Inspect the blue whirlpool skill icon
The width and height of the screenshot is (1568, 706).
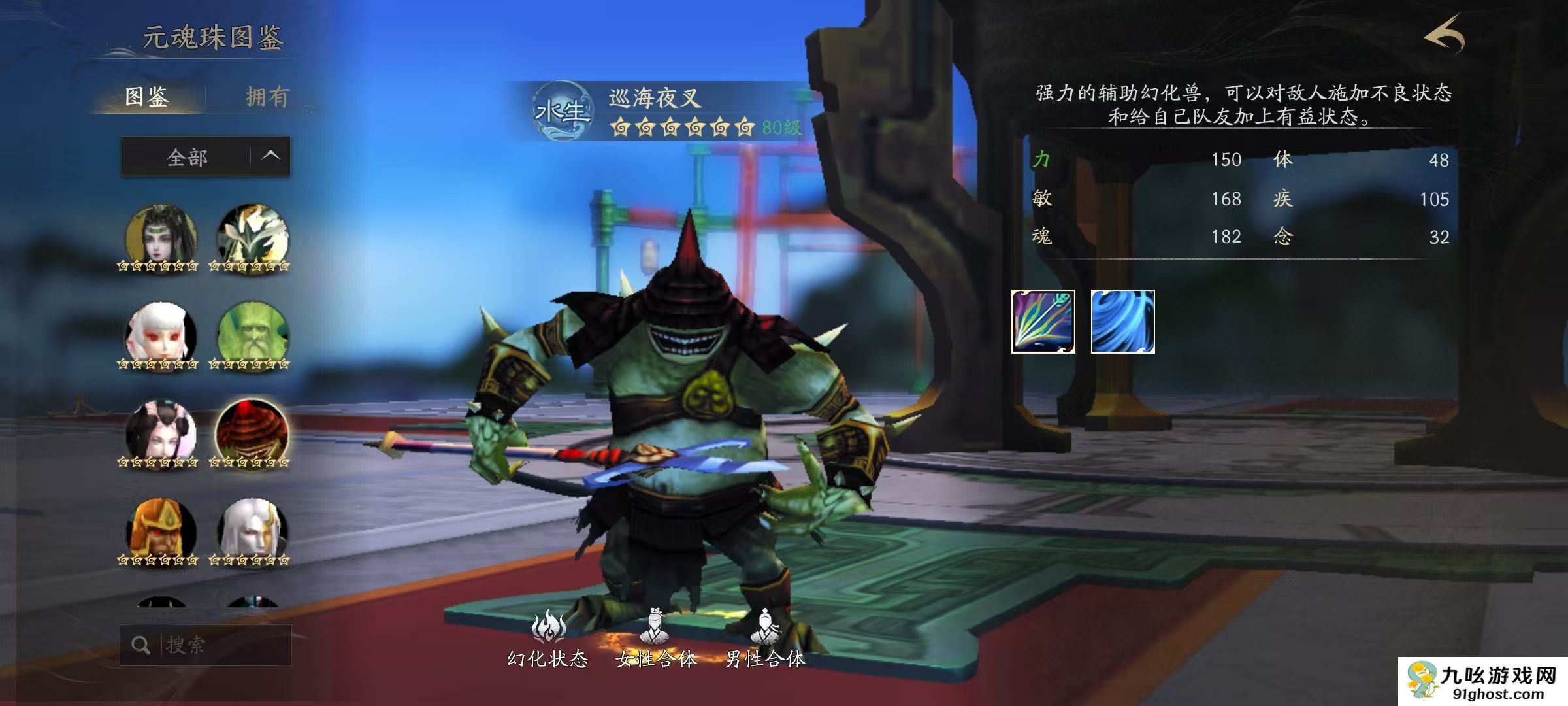point(1122,322)
